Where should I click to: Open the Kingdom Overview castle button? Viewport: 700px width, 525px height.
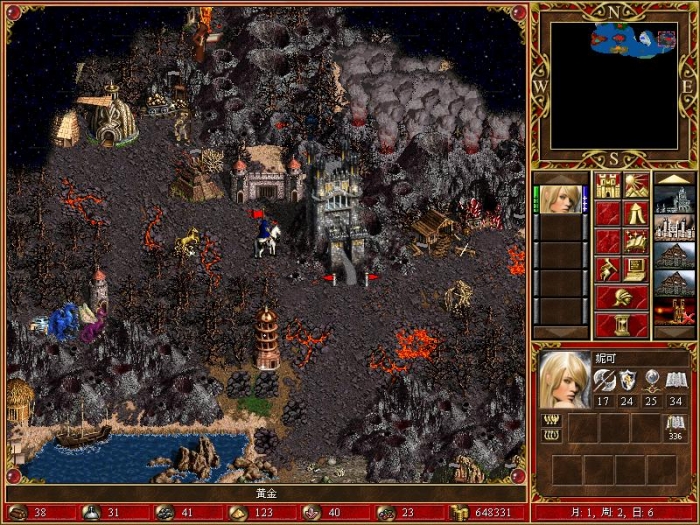pos(608,185)
